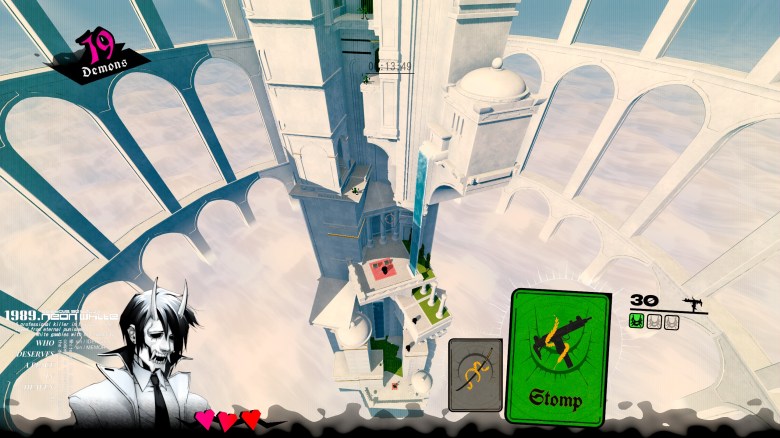
Task: Select the green Stomp card
Action: pyautogui.click(x=560, y=357)
